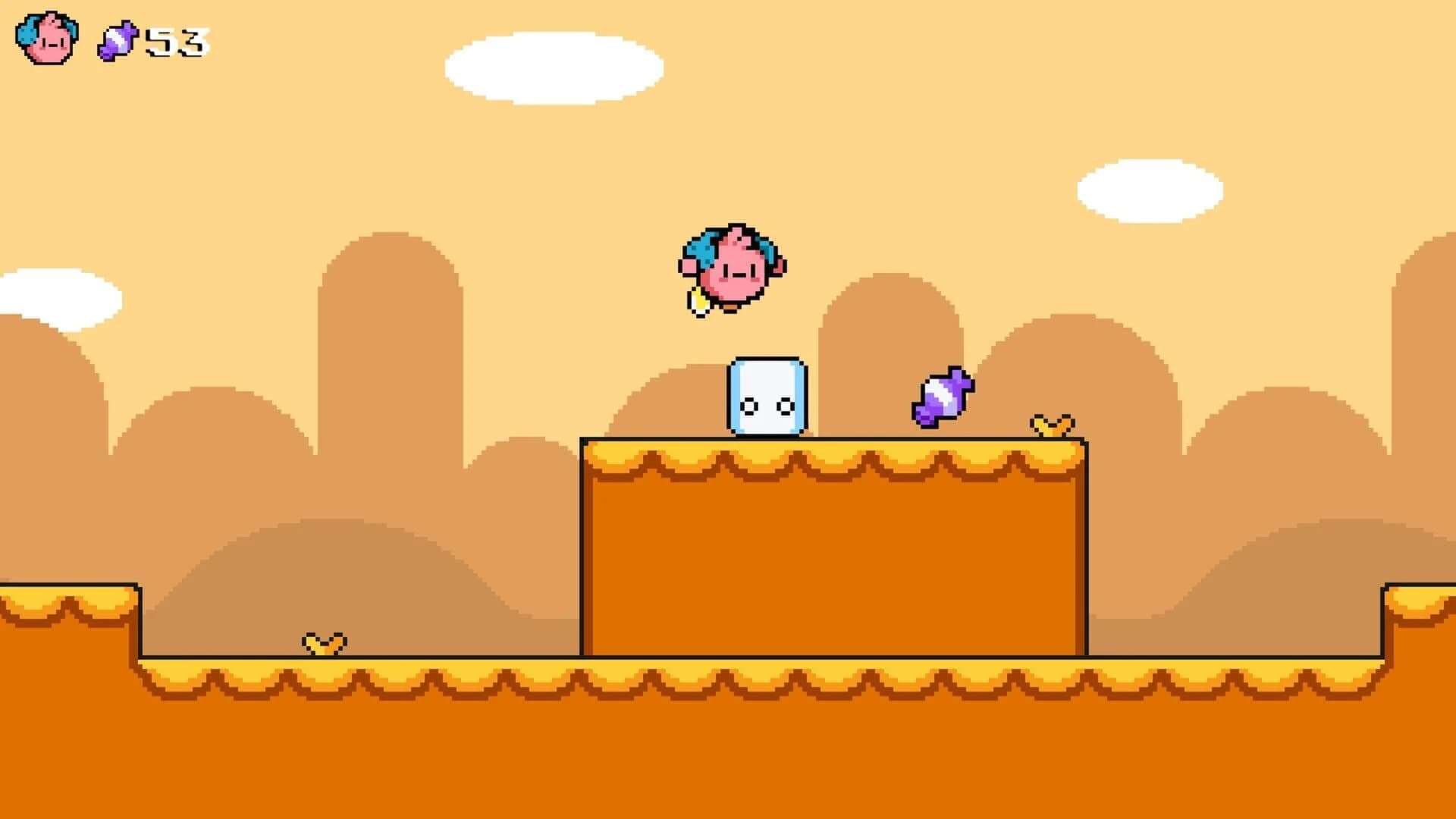
Task: Click the player avatar icon in the HUD
Action: point(47,40)
